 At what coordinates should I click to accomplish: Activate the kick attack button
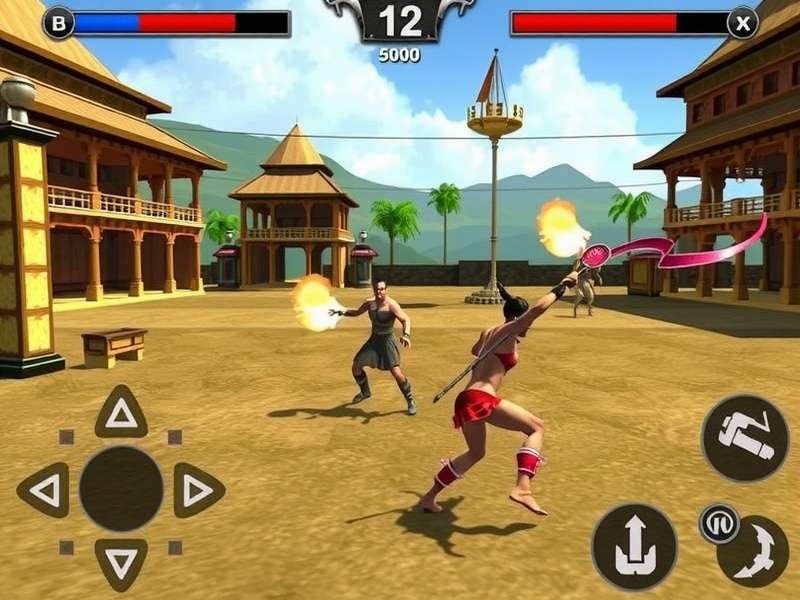[x=745, y=438]
